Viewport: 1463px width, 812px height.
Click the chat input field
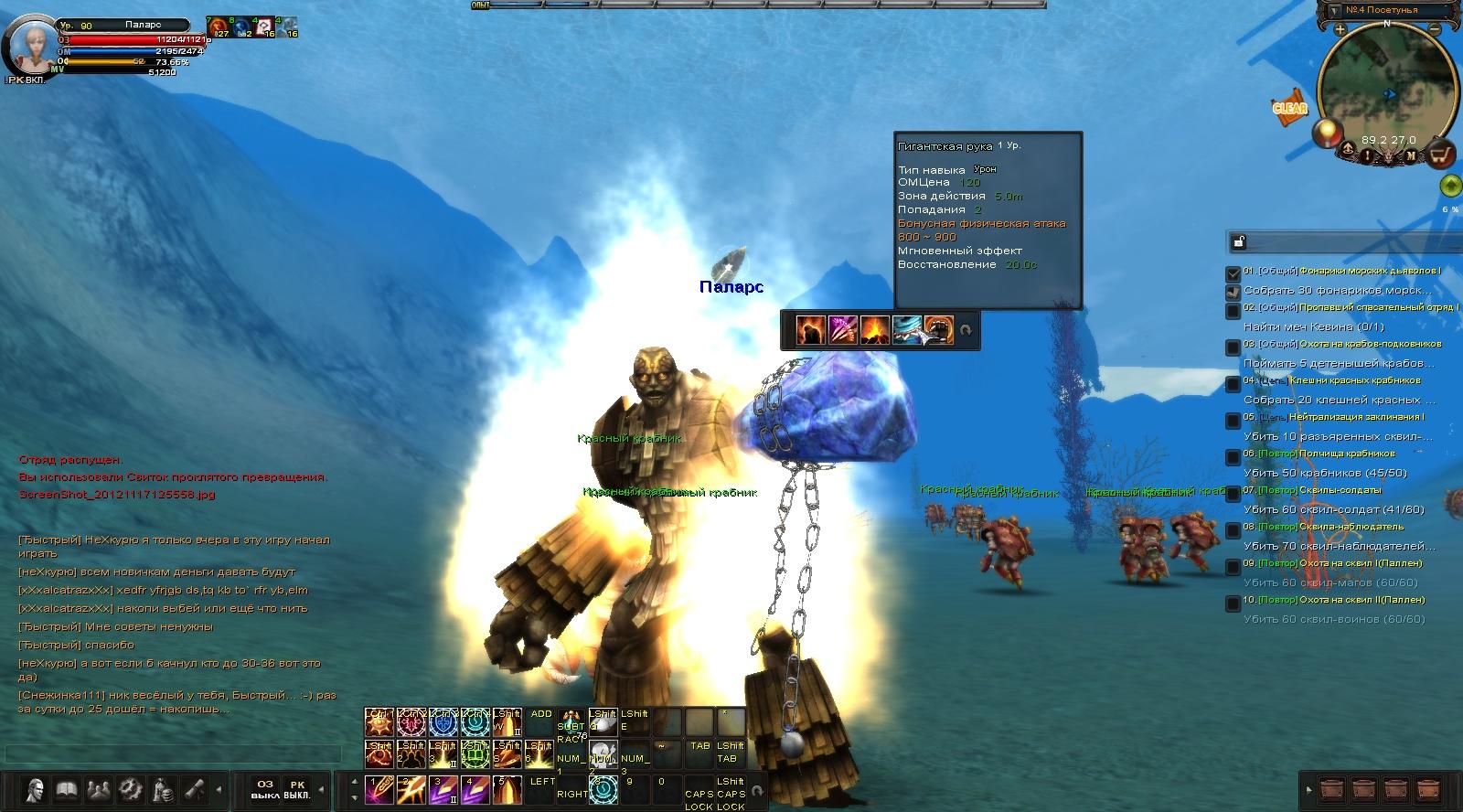point(172,753)
